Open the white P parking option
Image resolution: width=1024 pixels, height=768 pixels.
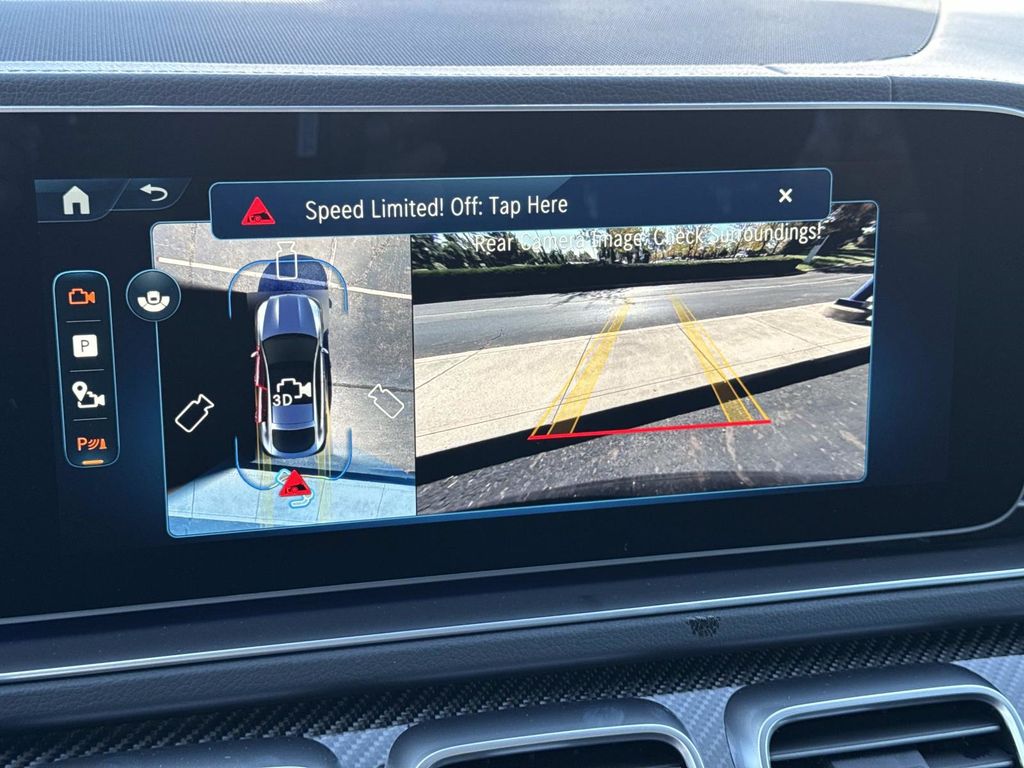pyautogui.click(x=85, y=346)
